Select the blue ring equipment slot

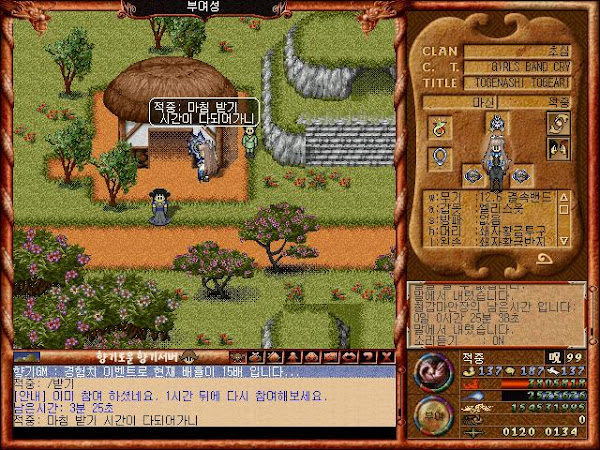(437, 156)
